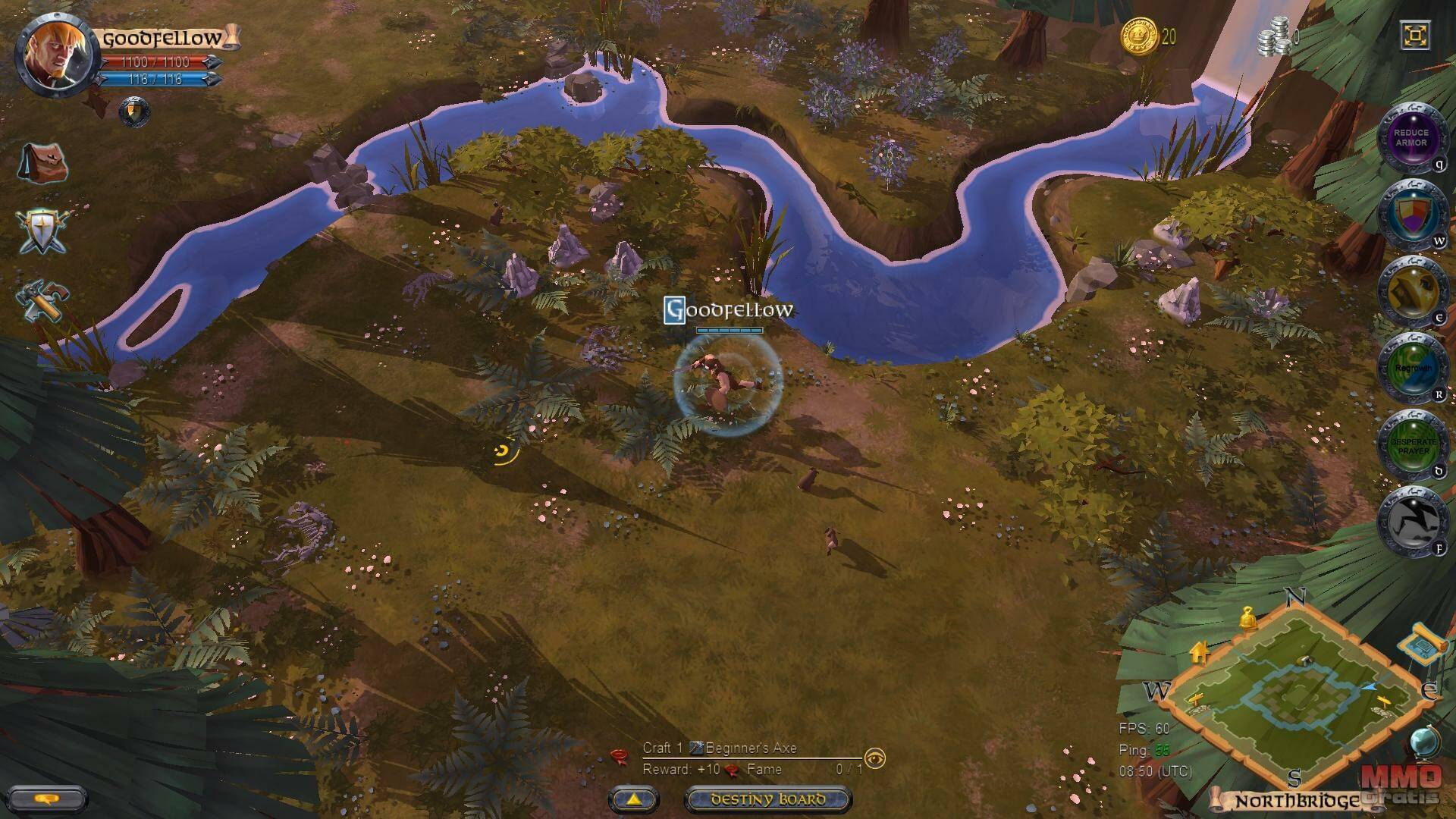This screenshot has width=1456, height=819.
Task: Cast the Regrowth ability
Action: click(1410, 369)
